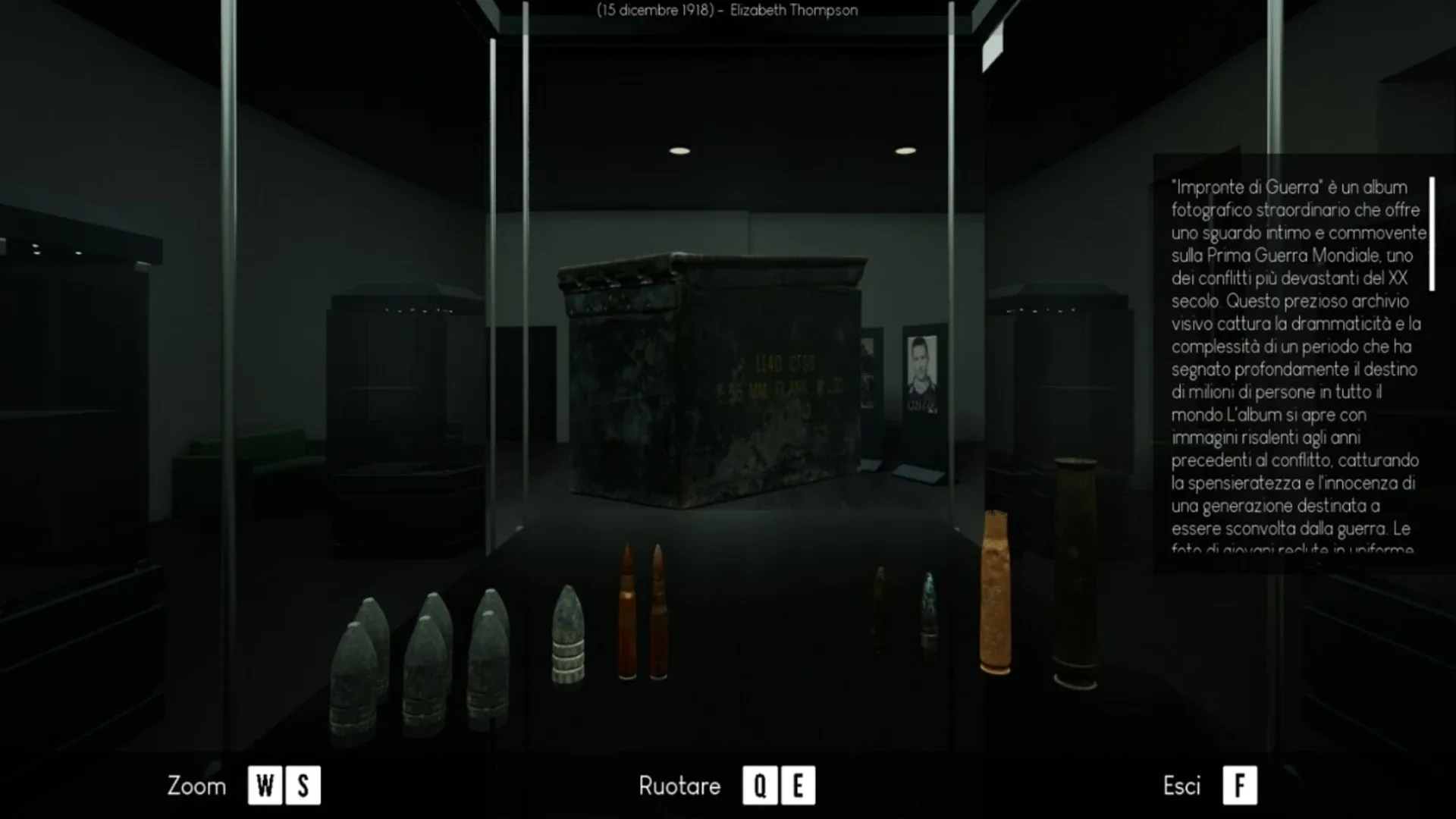Click the F exit key icon
The height and width of the screenshot is (819, 1456).
click(x=1241, y=786)
